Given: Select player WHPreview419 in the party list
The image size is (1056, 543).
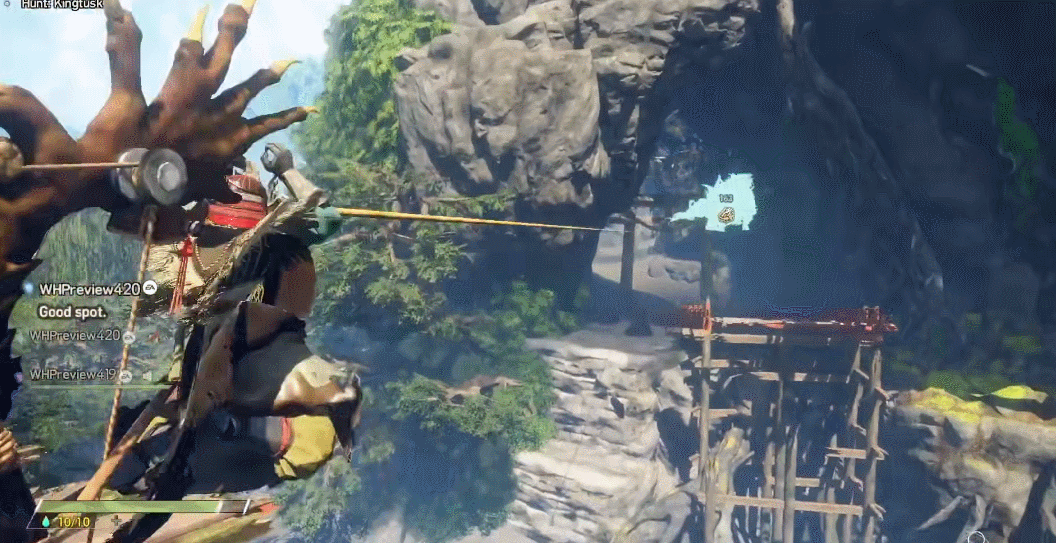Looking at the screenshot, I should (73, 375).
